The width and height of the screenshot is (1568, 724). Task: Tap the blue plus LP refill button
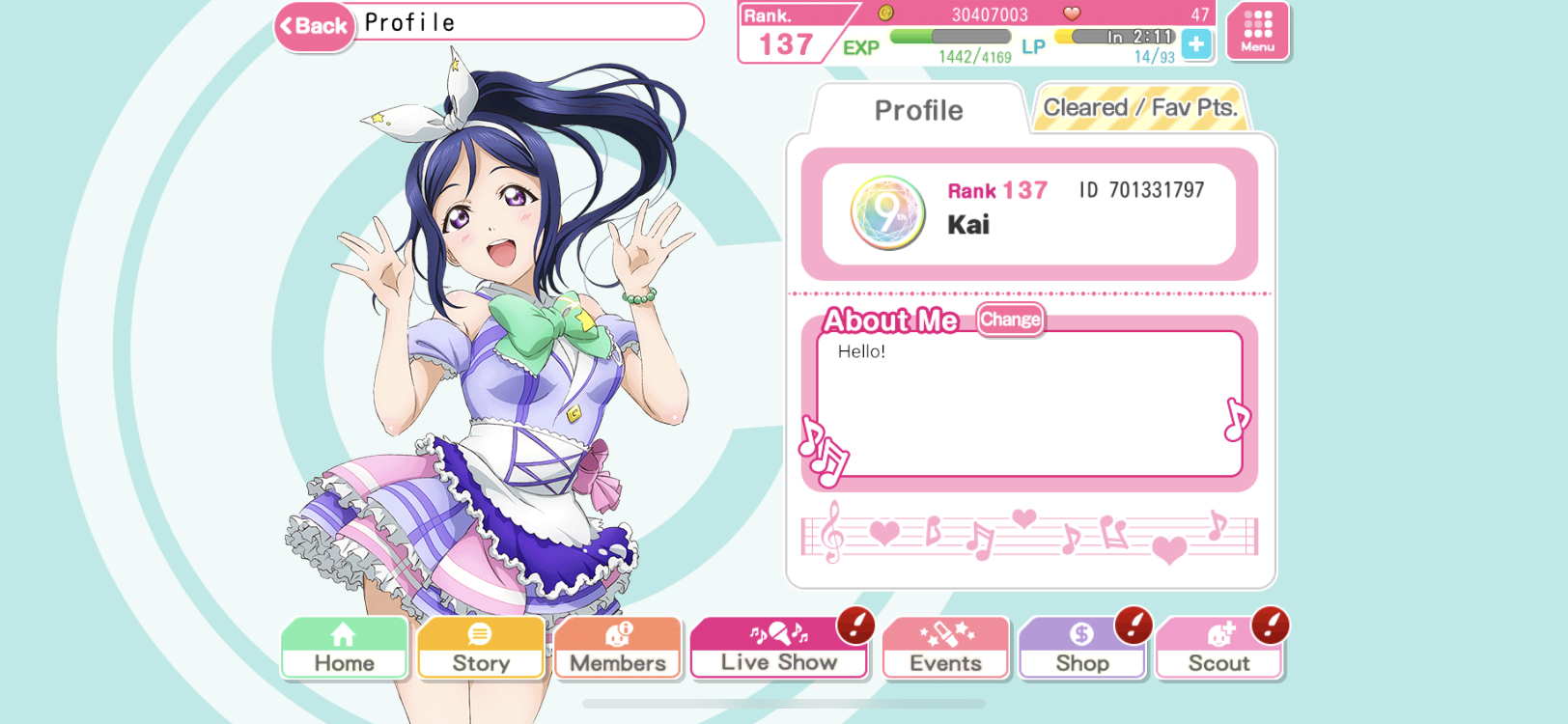coord(1196,44)
